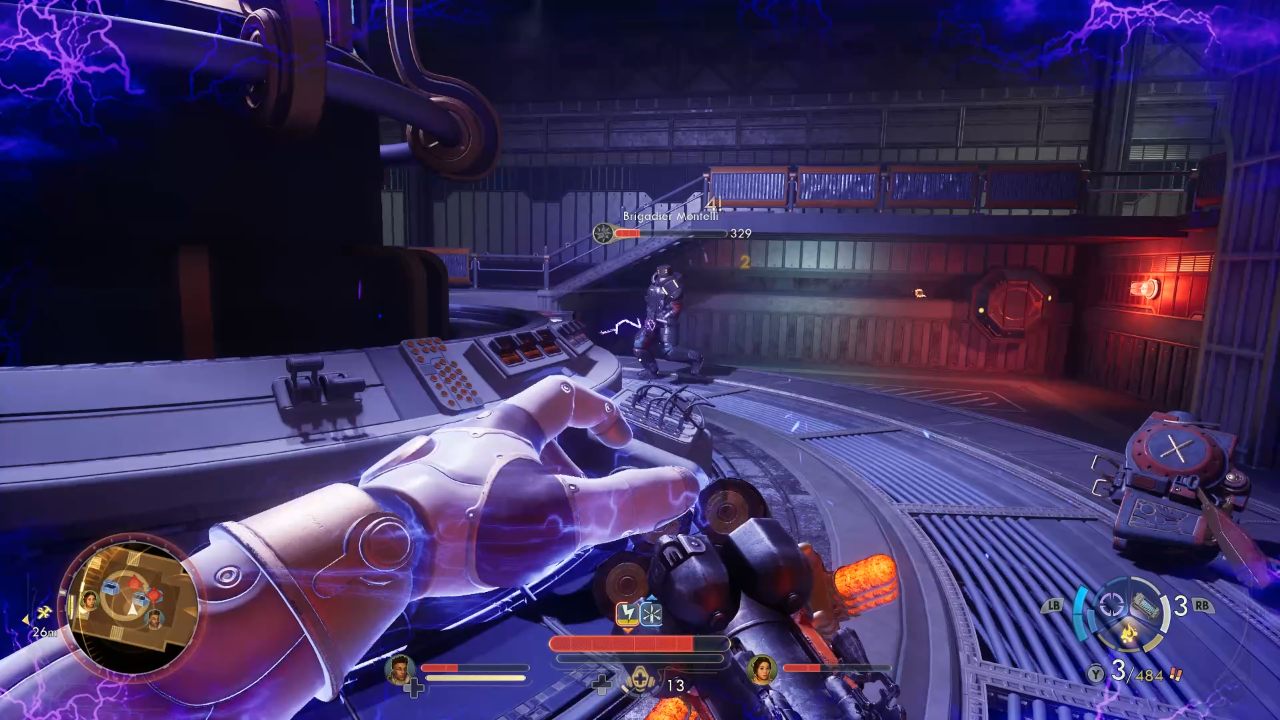
Task: Select the flame segment of the weapon wheel
Action: 1127,634
